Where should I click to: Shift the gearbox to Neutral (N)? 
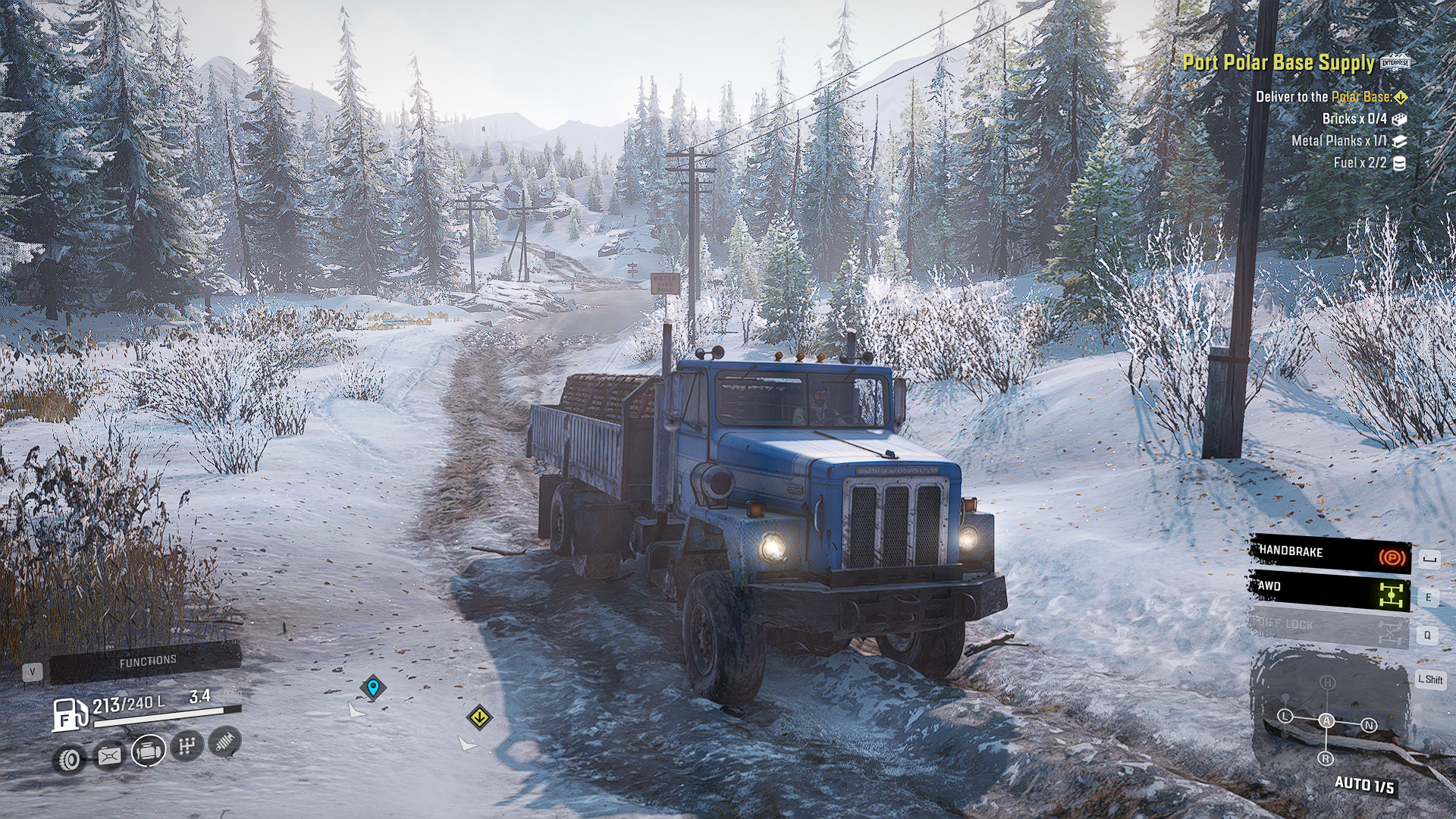coord(1369,725)
